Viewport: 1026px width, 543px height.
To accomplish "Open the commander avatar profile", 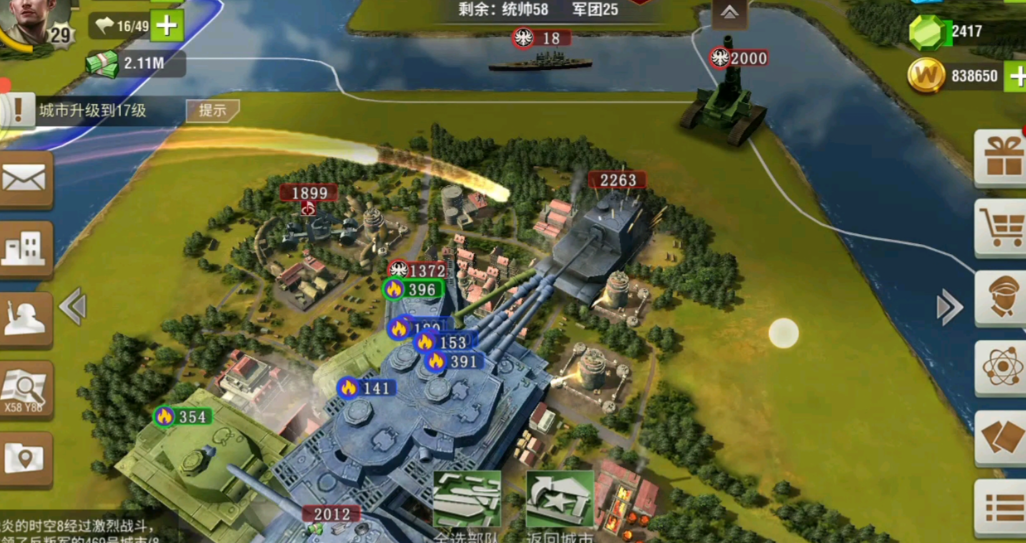I will click(x=35, y=20).
